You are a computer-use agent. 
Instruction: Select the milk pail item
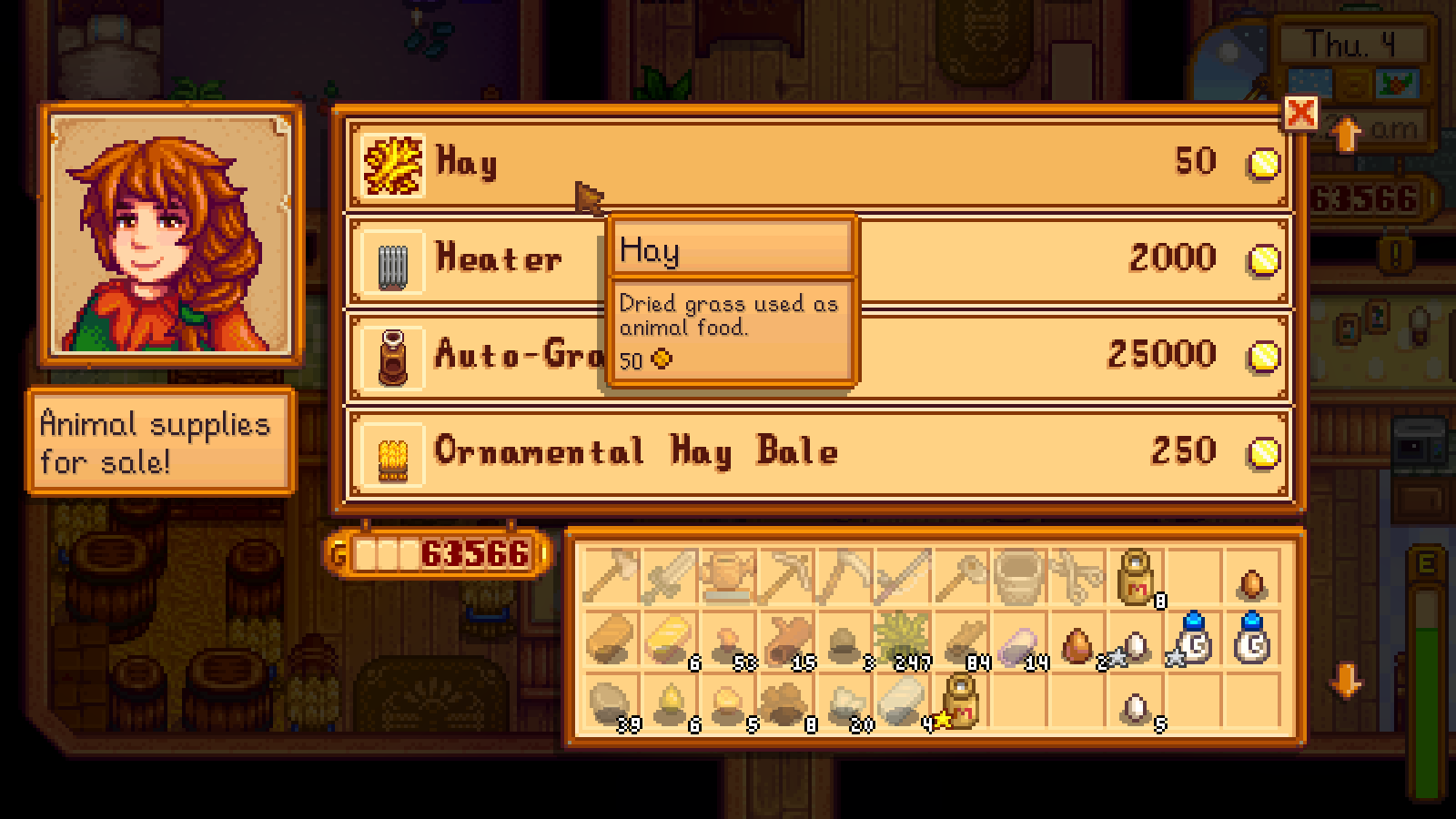coord(1021,575)
